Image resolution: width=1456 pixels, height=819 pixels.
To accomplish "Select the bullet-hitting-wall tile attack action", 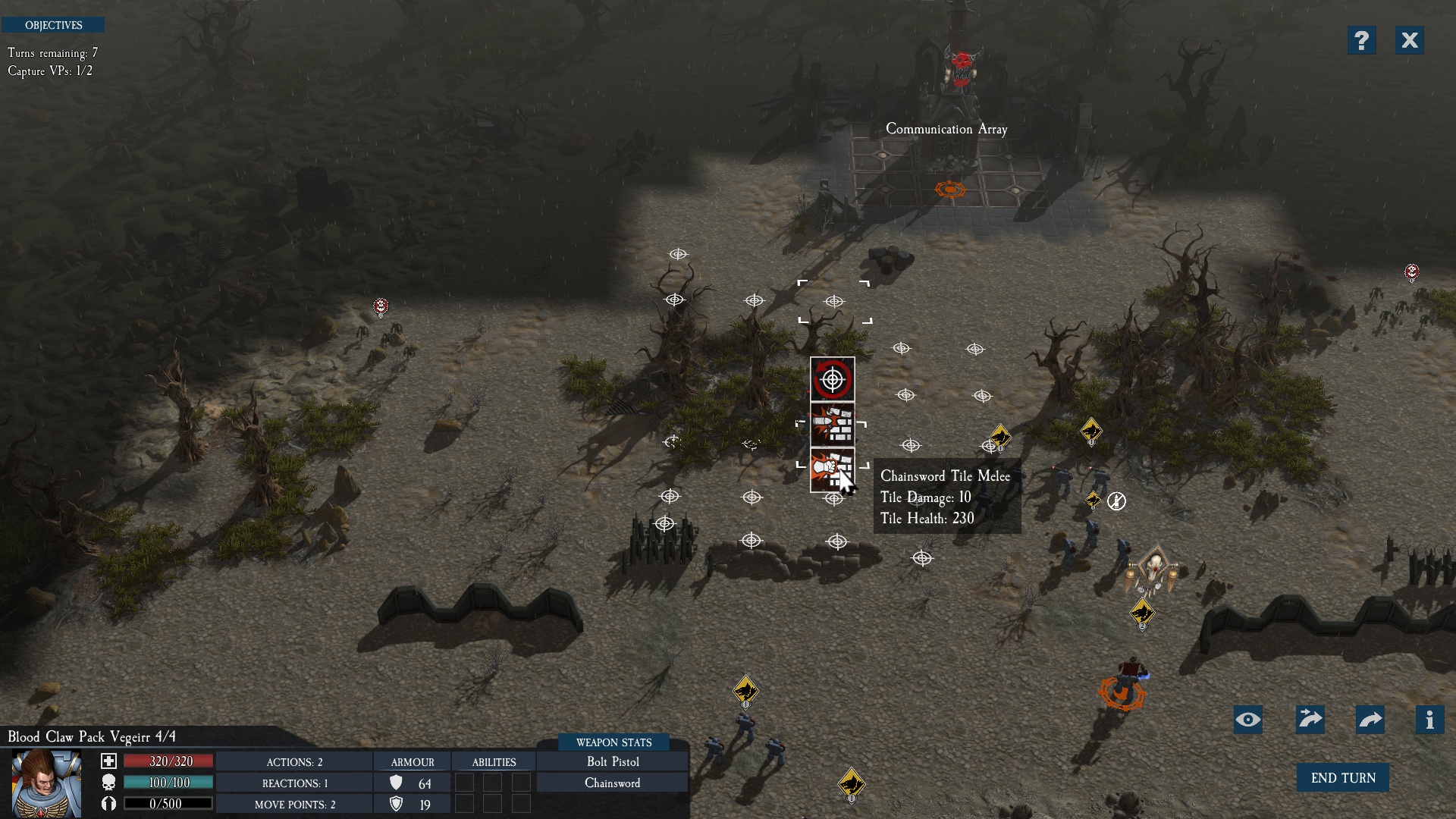I will 832,425.
